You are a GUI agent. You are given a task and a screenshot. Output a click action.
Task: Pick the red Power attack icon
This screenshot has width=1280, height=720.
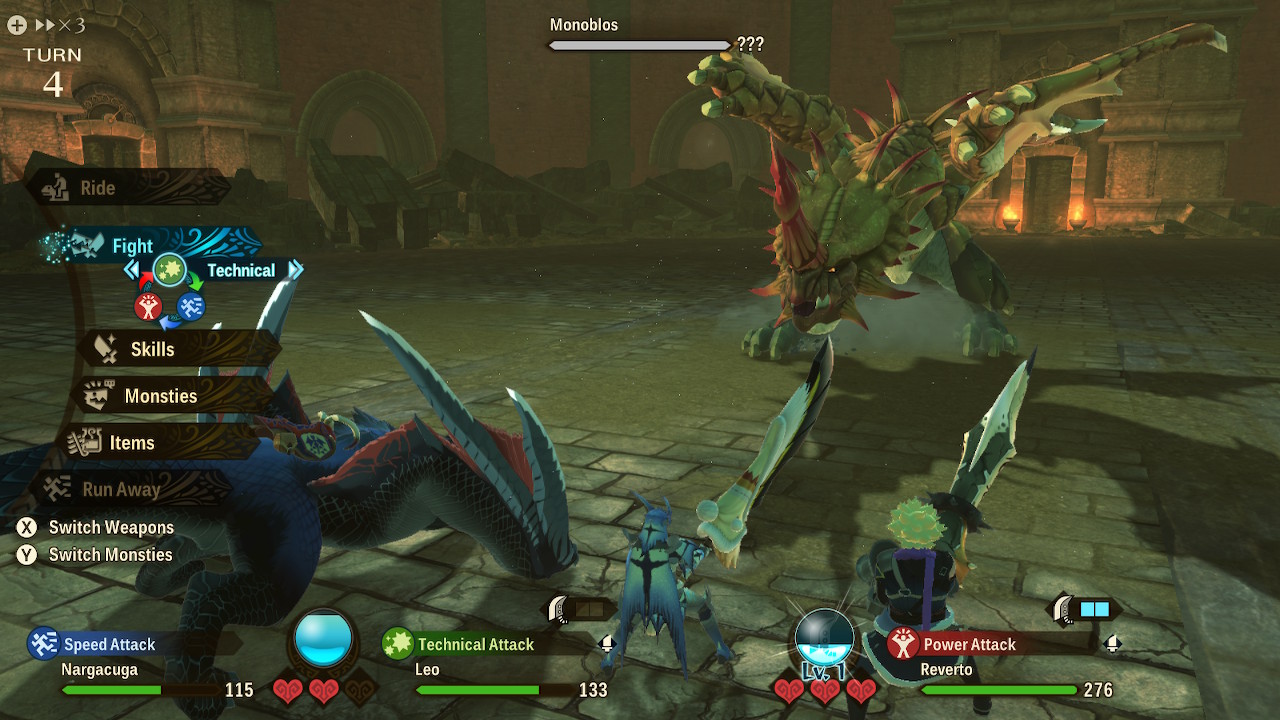[x=148, y=307]
